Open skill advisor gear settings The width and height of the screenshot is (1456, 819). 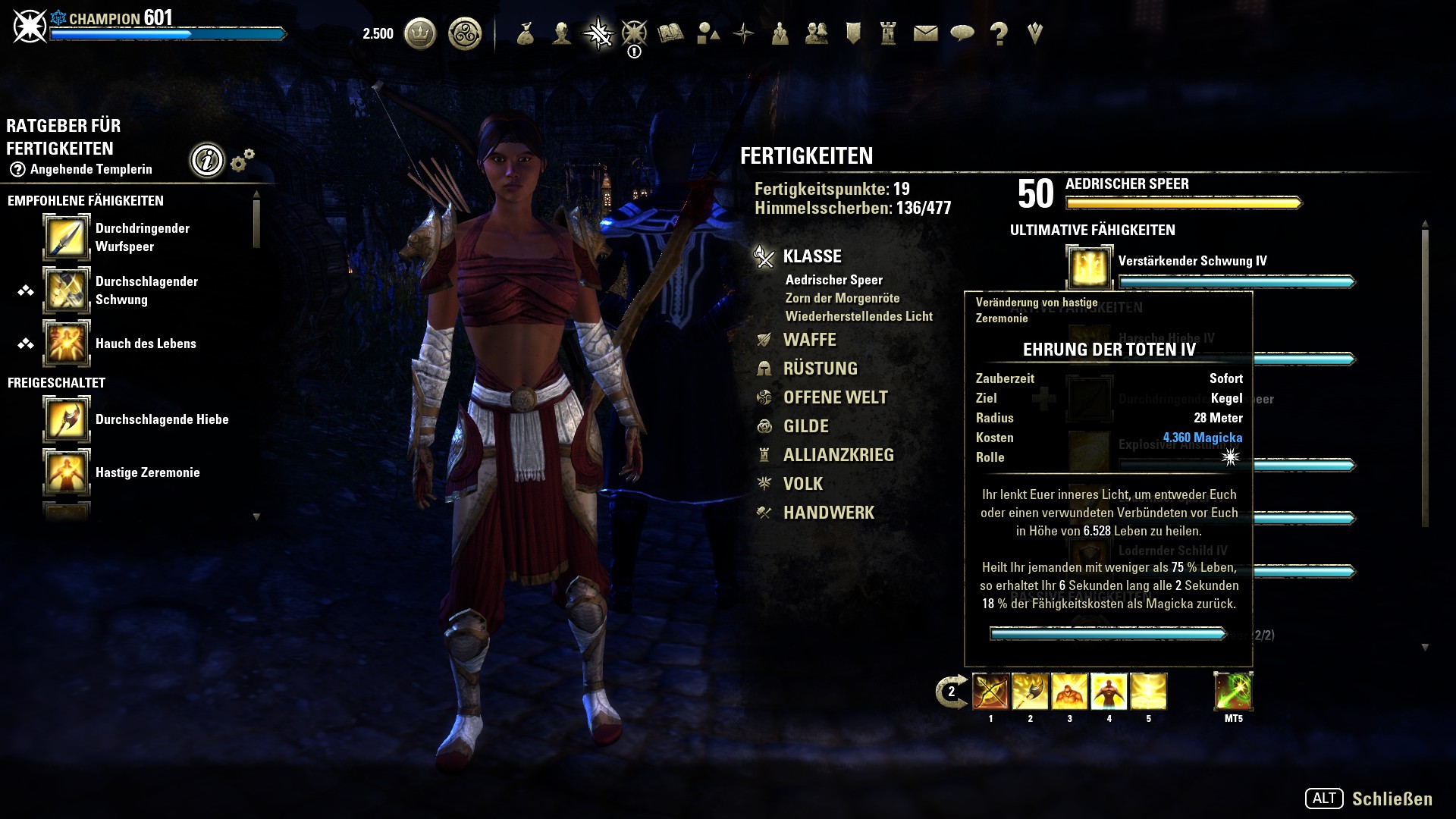242,160
